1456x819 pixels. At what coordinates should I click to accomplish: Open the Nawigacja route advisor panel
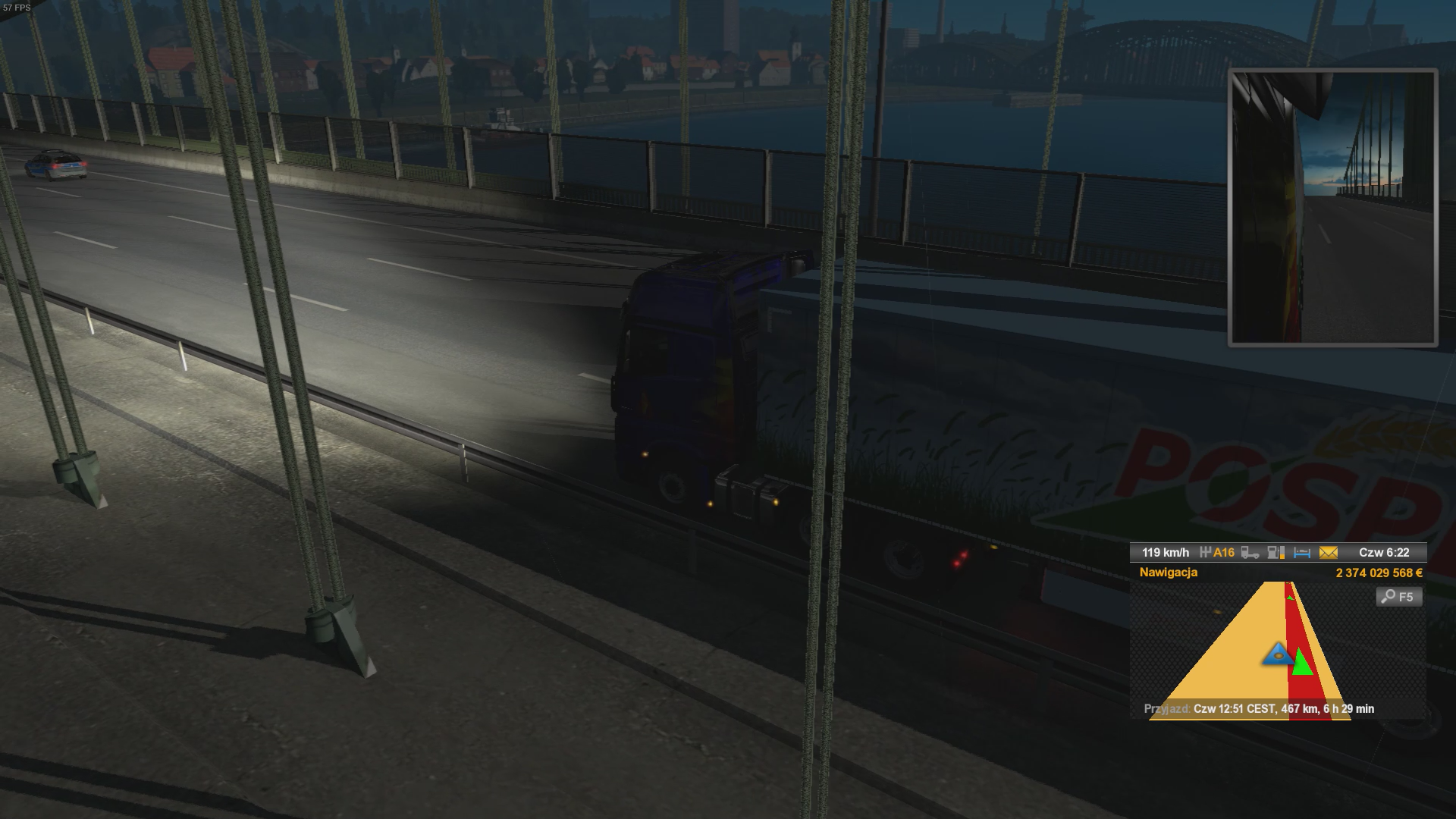click(1168, 573)
